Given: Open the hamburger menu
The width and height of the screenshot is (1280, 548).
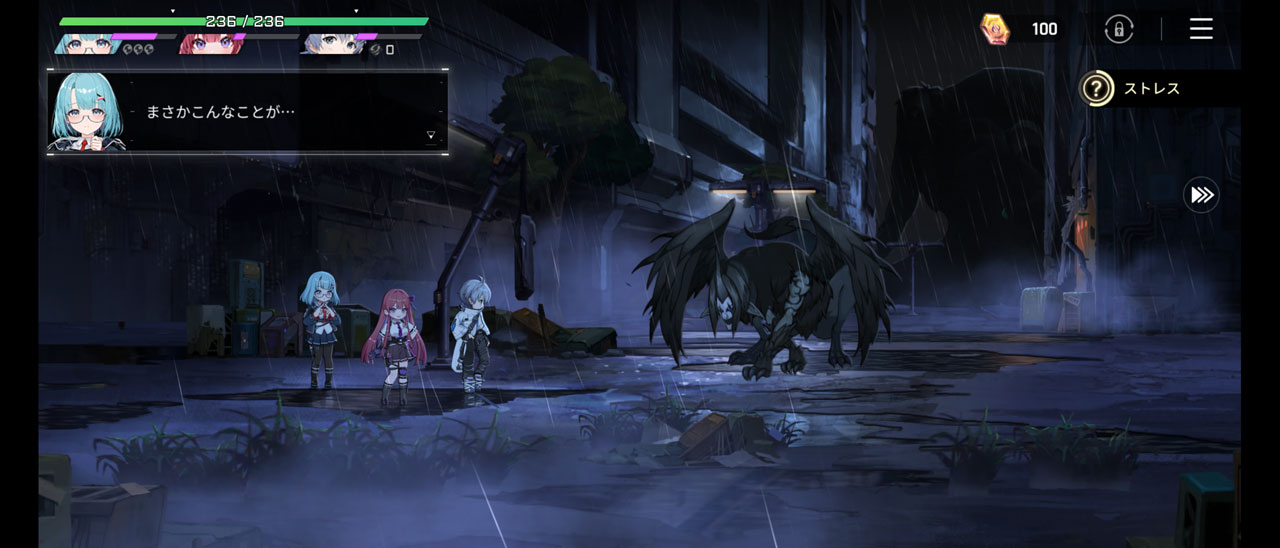Looking at the screenshot, I should pos(1201,29).
